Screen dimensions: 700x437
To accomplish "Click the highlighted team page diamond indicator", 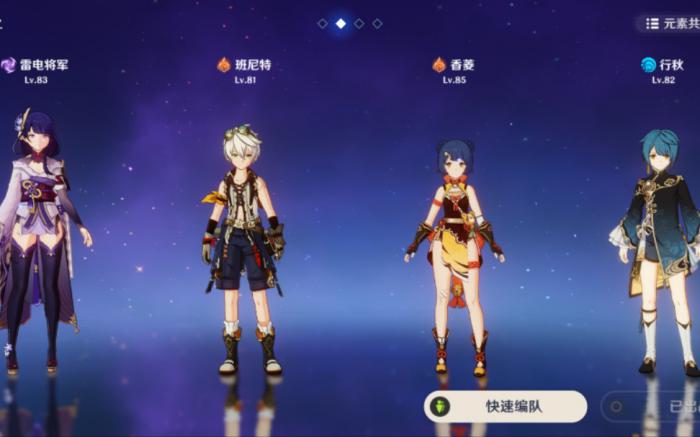I will coord(341,23).
